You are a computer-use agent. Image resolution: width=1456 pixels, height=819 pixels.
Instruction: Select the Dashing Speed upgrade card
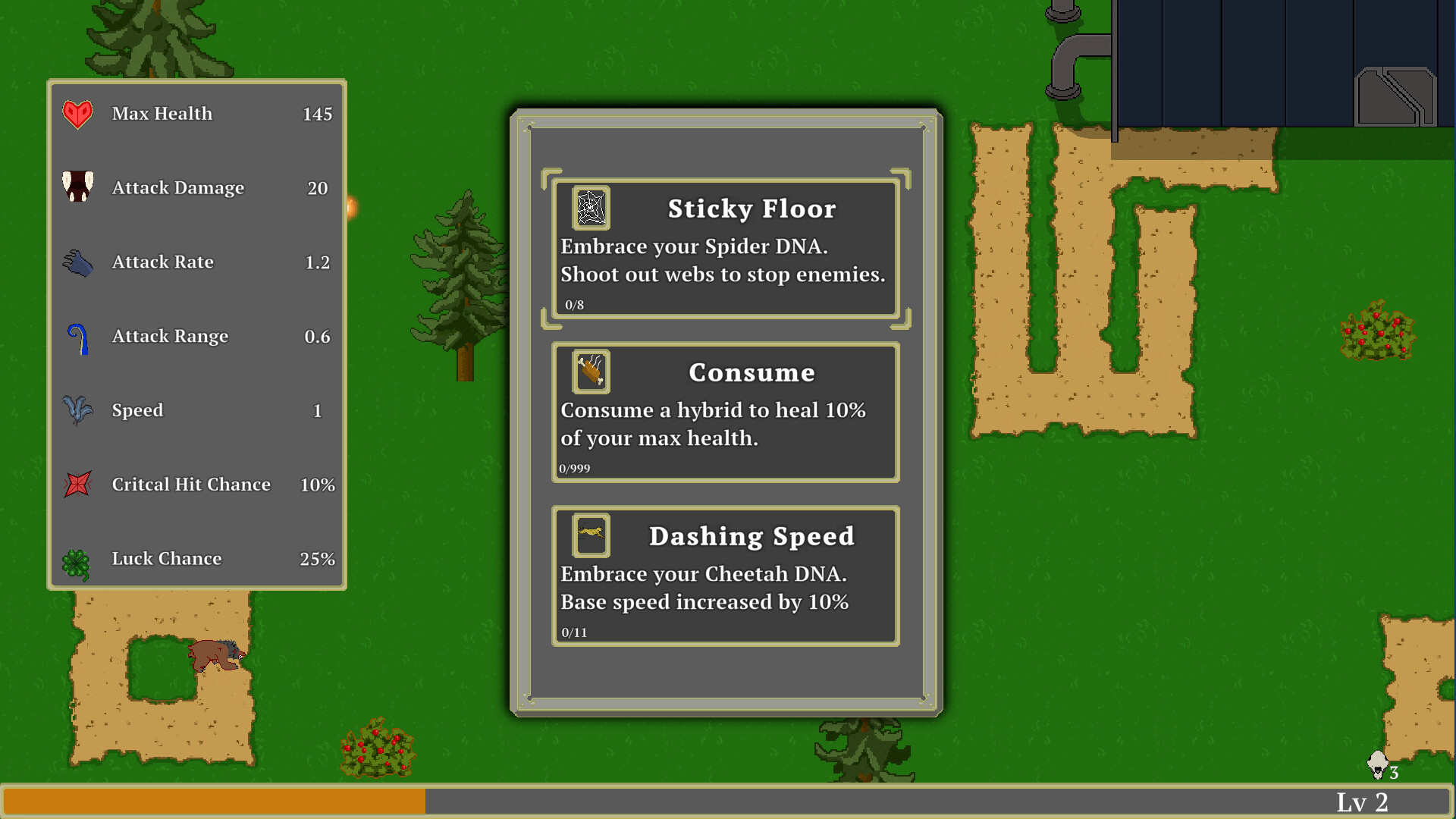pos(725,575)
